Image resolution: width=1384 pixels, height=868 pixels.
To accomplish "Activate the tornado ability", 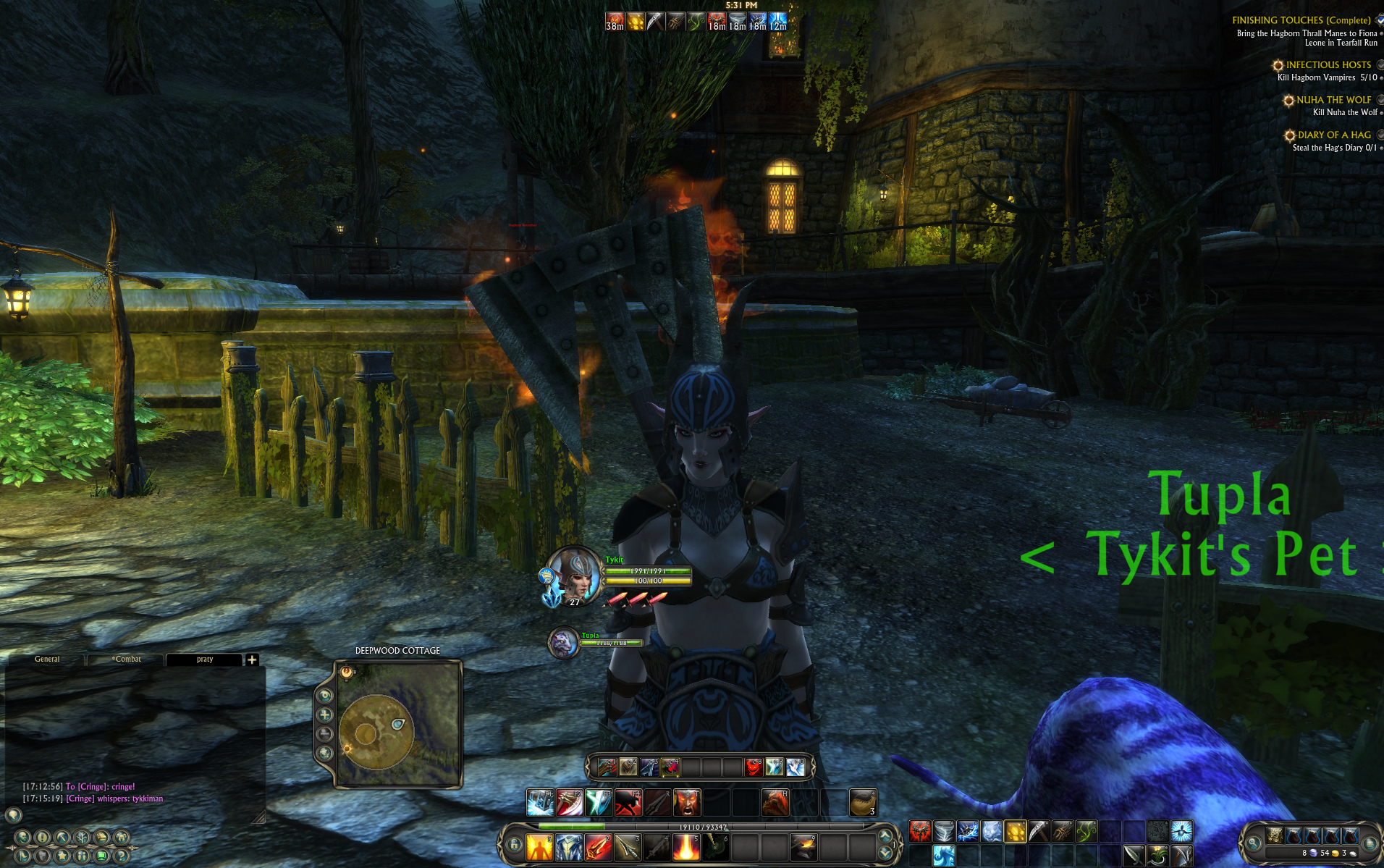I will 944,831.
